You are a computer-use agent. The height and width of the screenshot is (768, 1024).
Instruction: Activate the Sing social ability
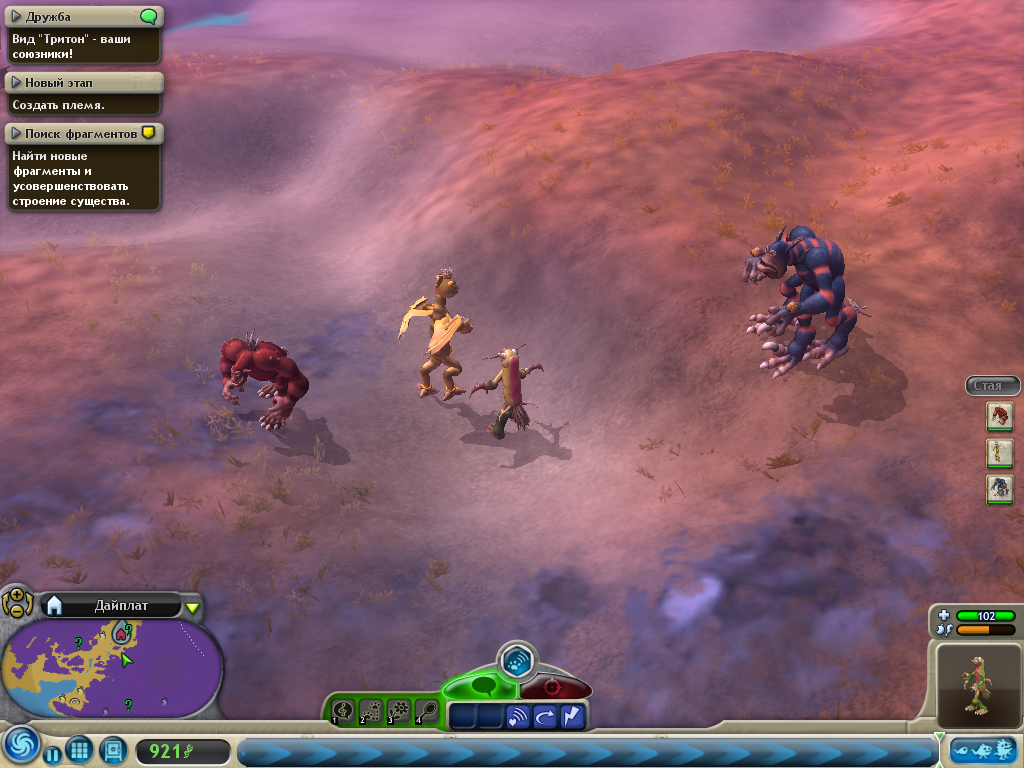click(343, 711)
